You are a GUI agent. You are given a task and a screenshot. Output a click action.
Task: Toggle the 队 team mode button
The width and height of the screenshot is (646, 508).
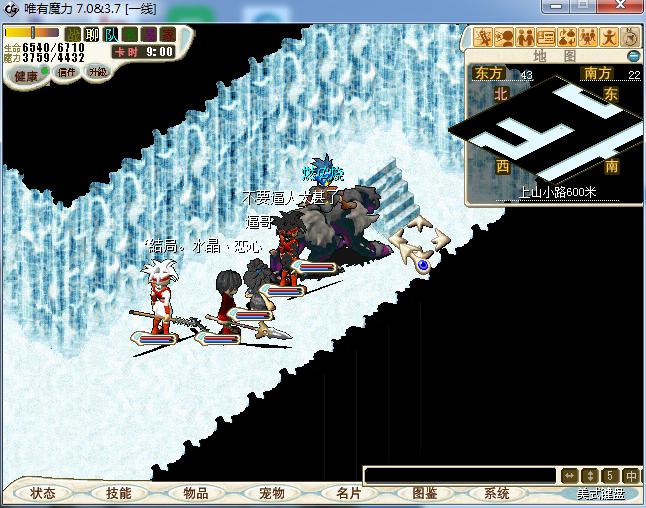[x=111, y=34]
